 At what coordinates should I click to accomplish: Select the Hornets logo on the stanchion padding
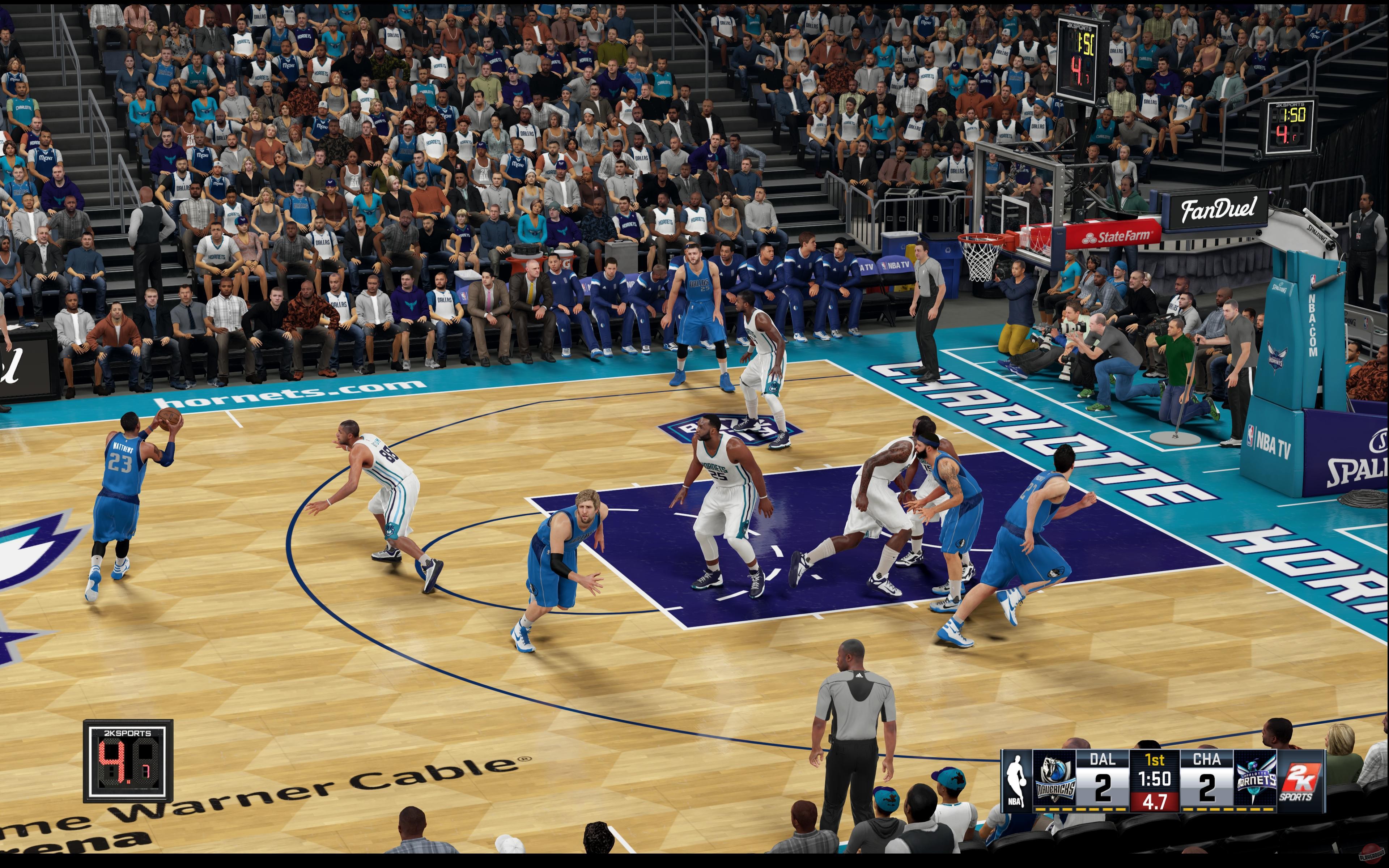click(x=1277, y=356)
